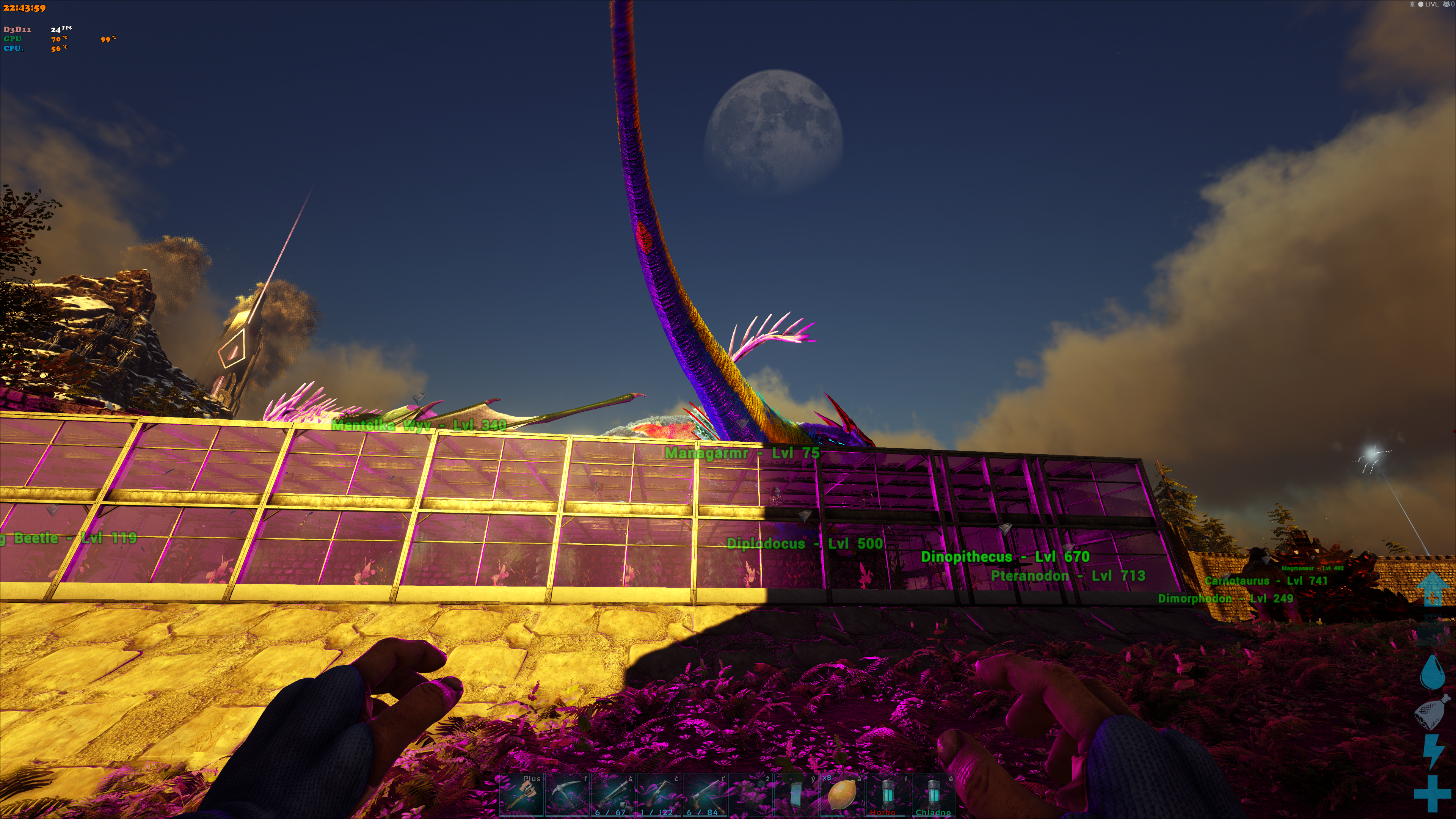Use the smartphone item in the hotbar
The image size is (1456, 819).
tap(796, 795)
